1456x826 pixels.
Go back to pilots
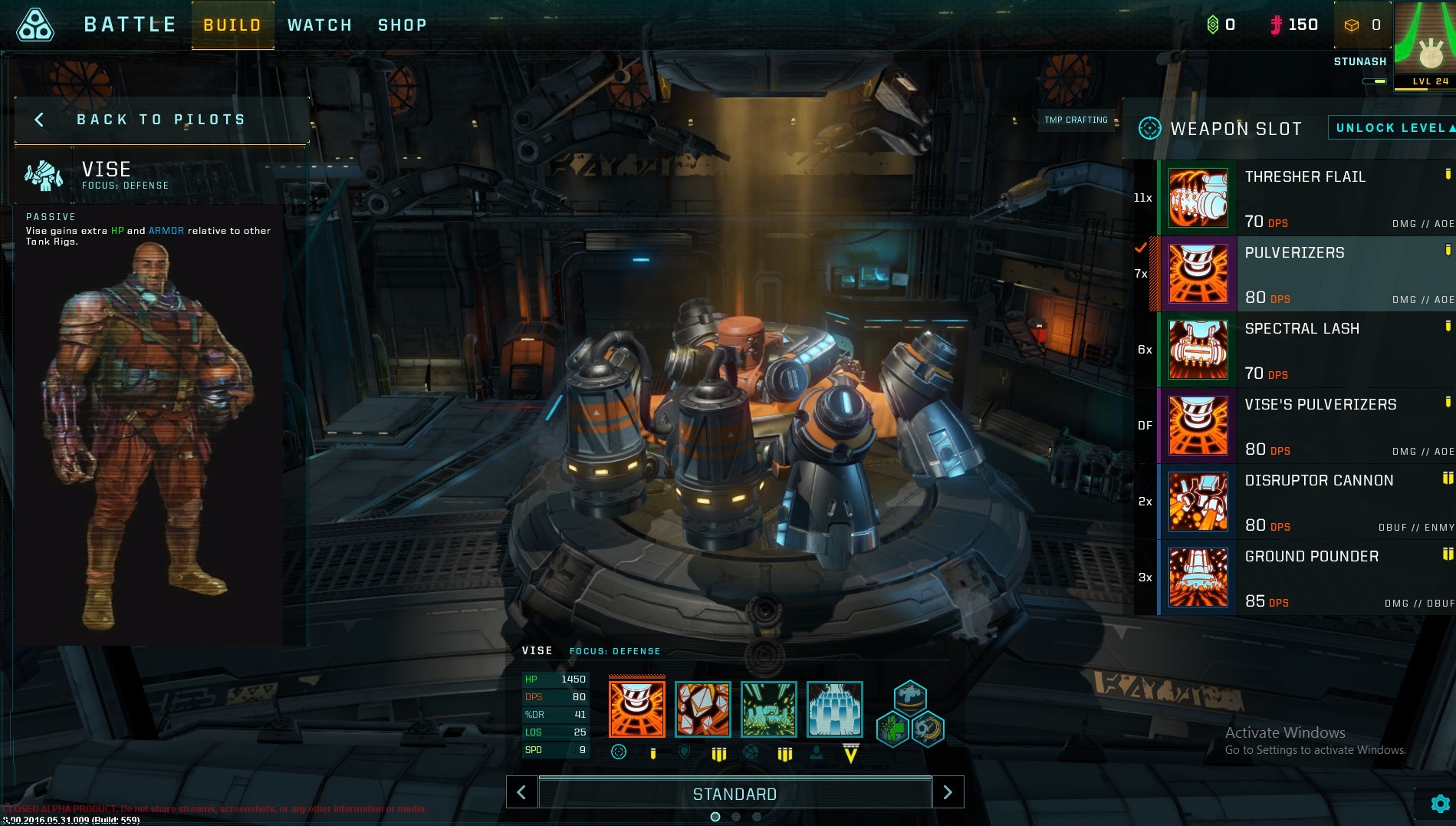tap(160, 120)
